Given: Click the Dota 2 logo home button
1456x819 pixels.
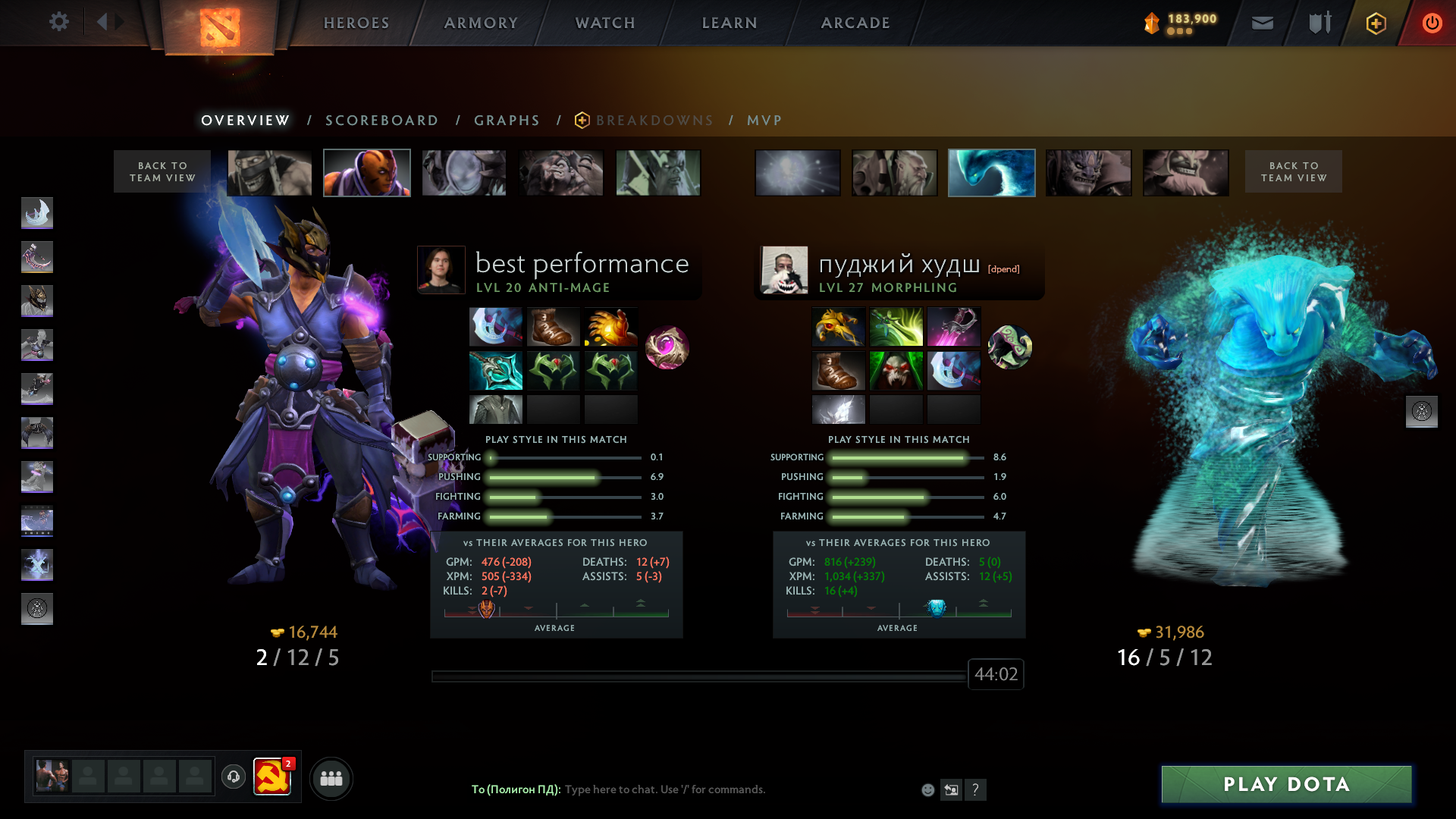Looking at the screenshot, I should [220, 27].
